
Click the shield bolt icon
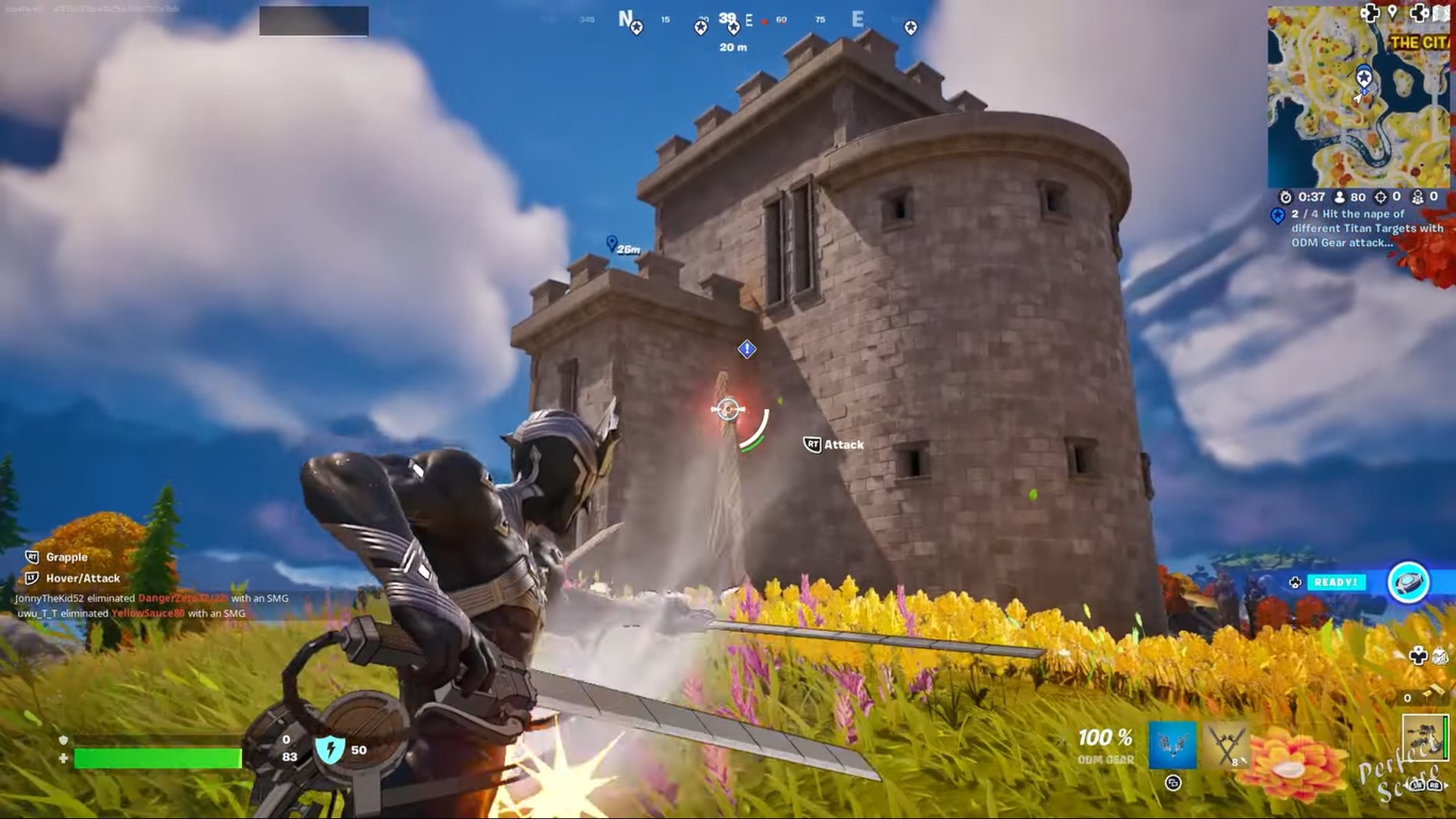(x=331, y=749)
